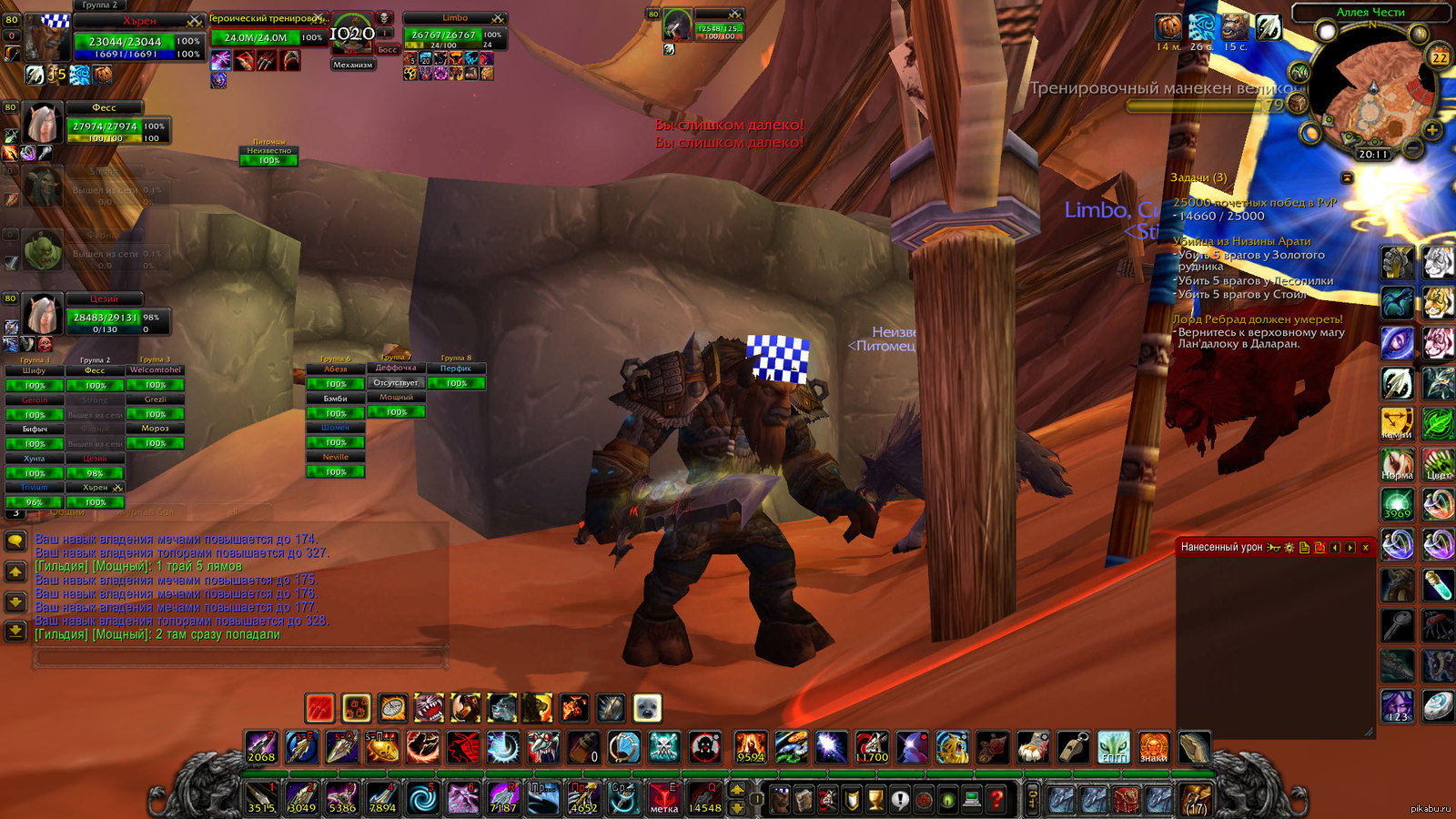This screenshot has width=1456, height=819.
Task: Use the знаки action bar button
Action: (1154, 747)
